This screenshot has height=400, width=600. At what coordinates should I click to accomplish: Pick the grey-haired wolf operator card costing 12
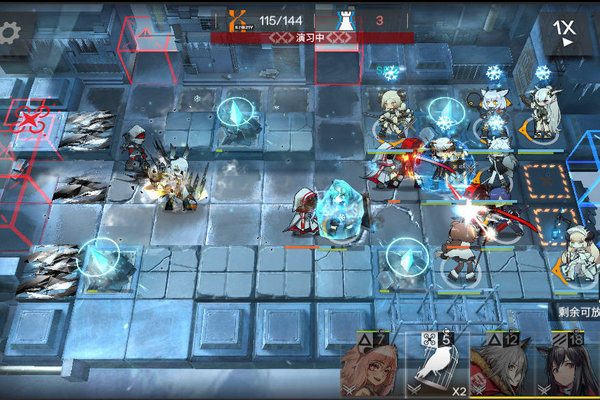502,368
